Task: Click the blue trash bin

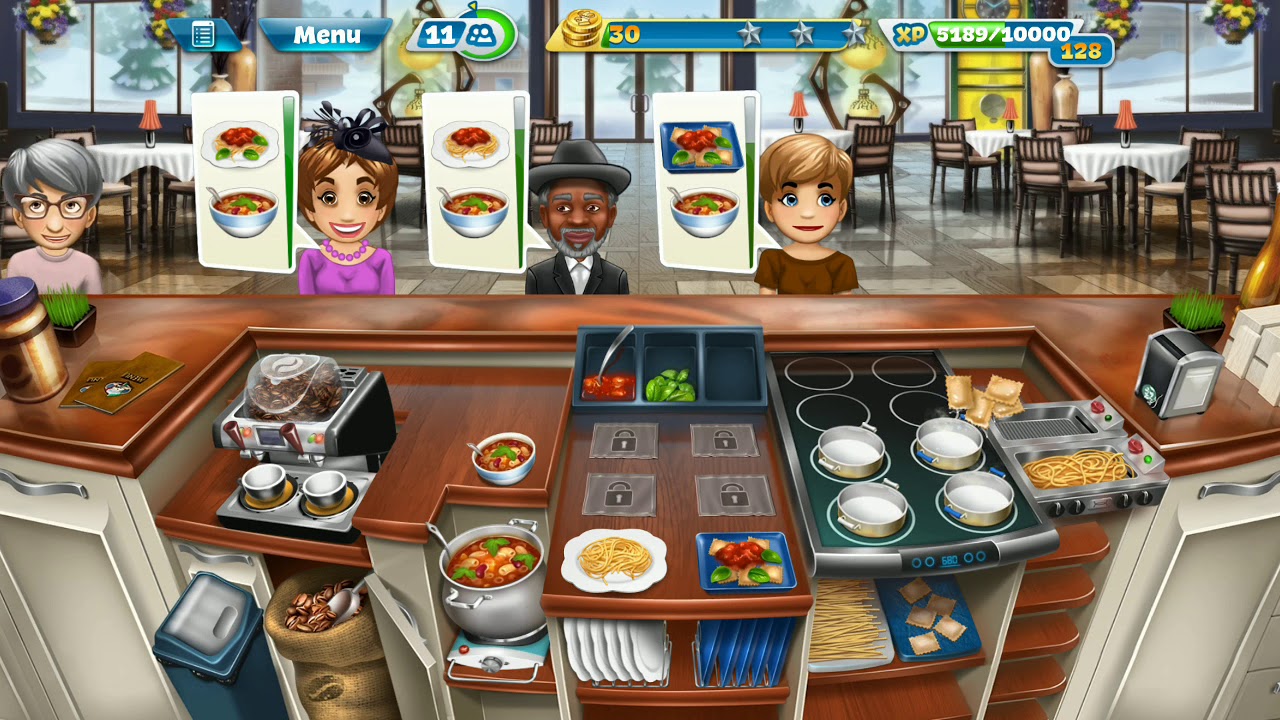Action: 215,640
